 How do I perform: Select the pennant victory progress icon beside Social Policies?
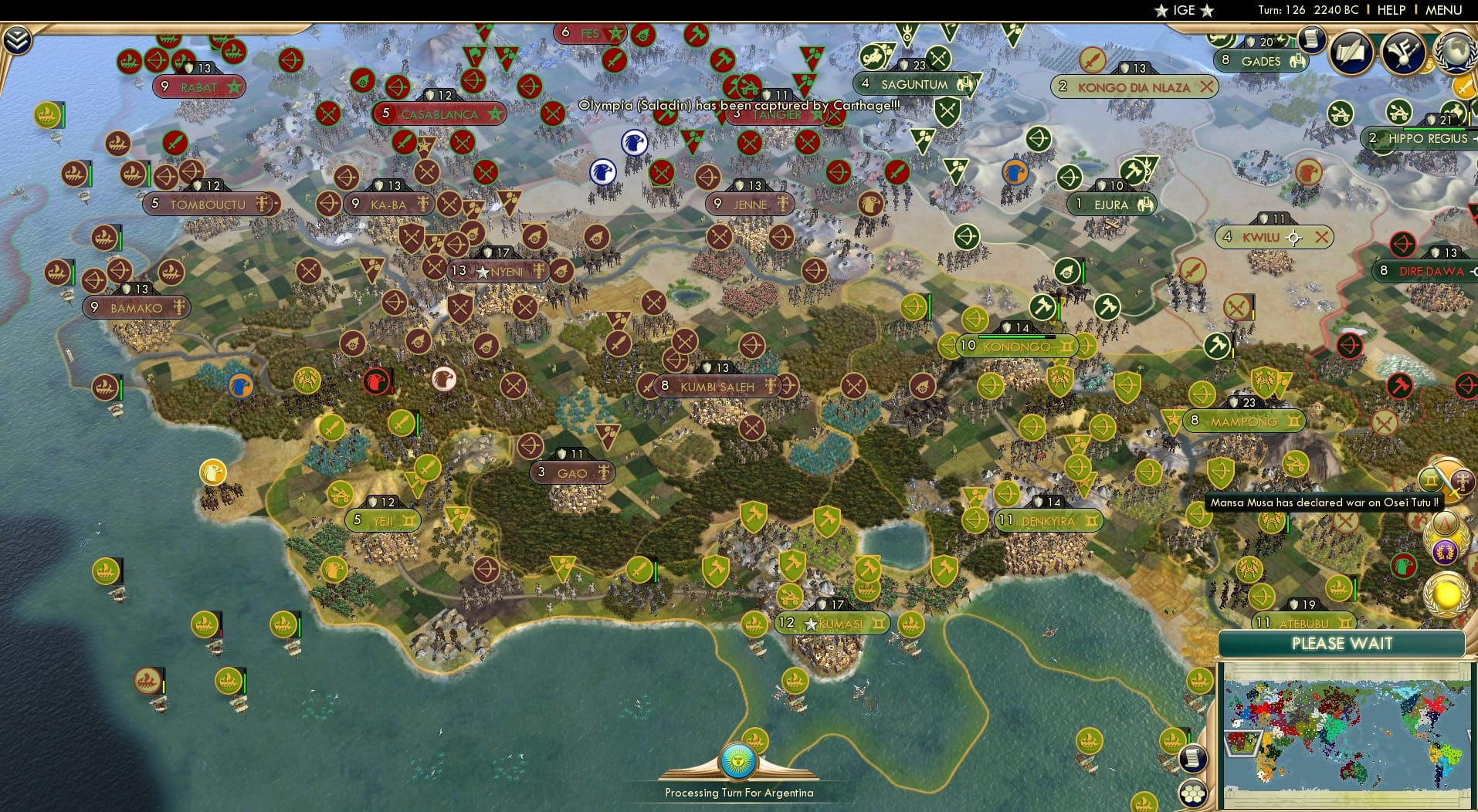click(1402, 52)
